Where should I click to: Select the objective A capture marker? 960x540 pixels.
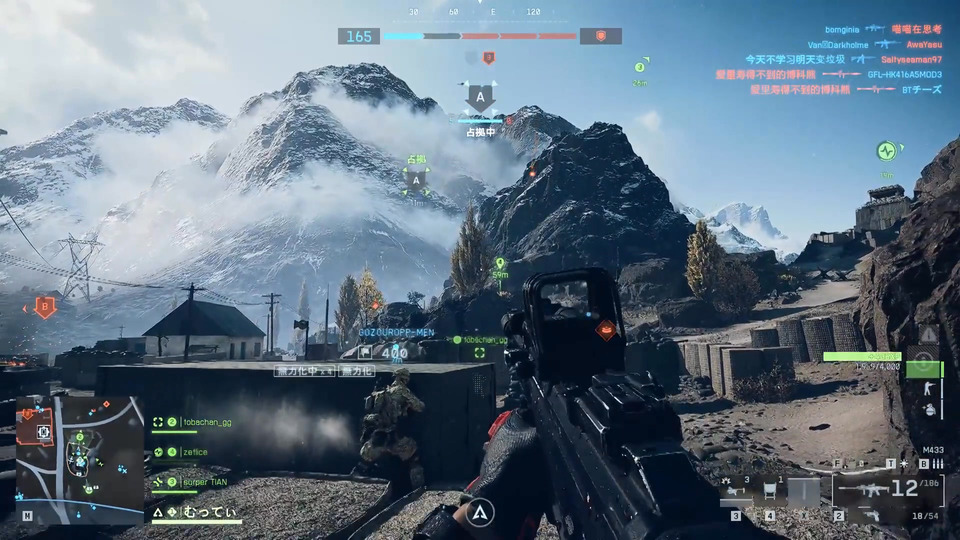(x=480, y=98)
